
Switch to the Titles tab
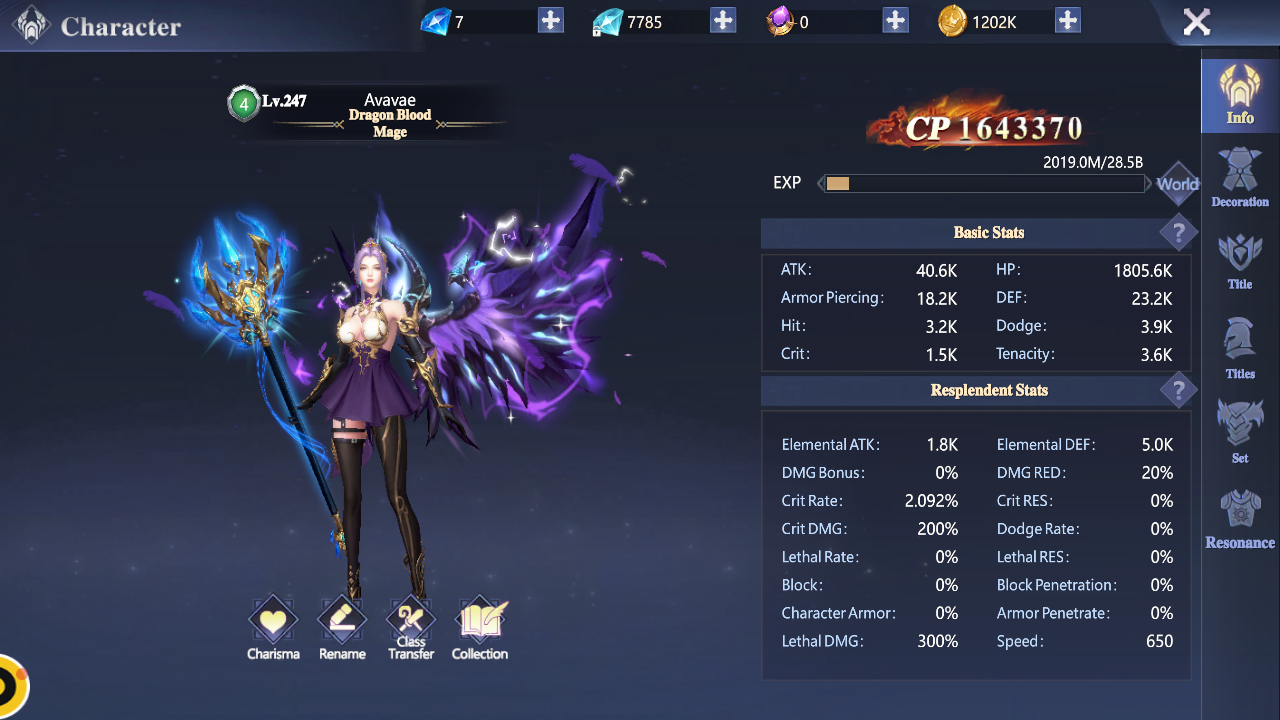pyautogui.click(x=1240, y=348)
